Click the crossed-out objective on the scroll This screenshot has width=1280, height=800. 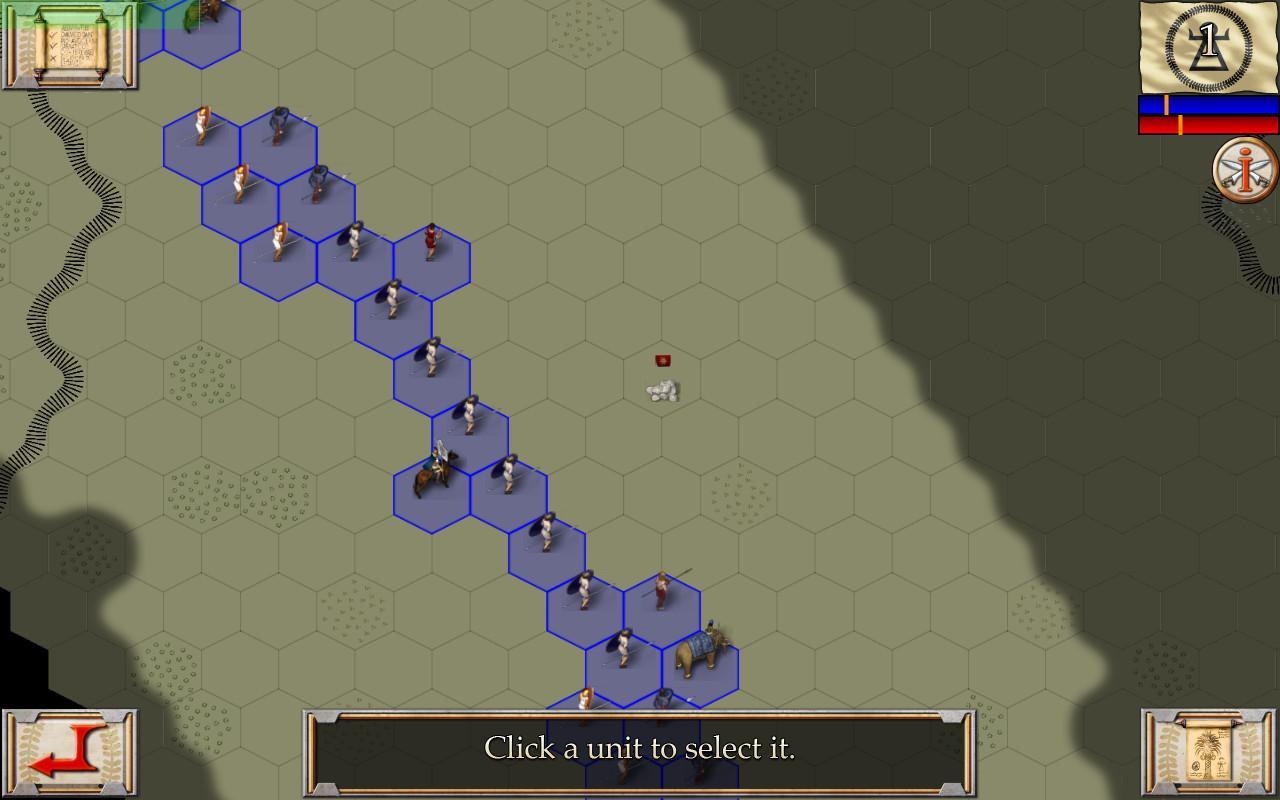click(54, 58)
